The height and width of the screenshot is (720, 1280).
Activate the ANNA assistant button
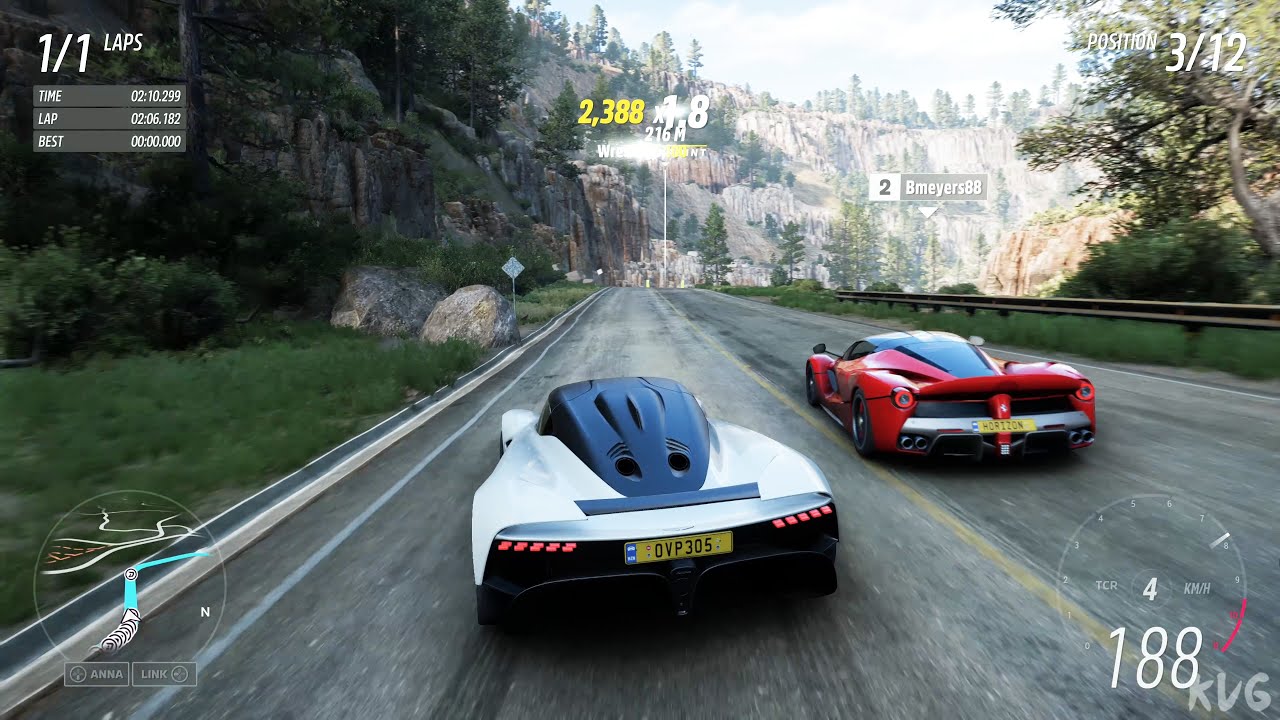[97, 674]
